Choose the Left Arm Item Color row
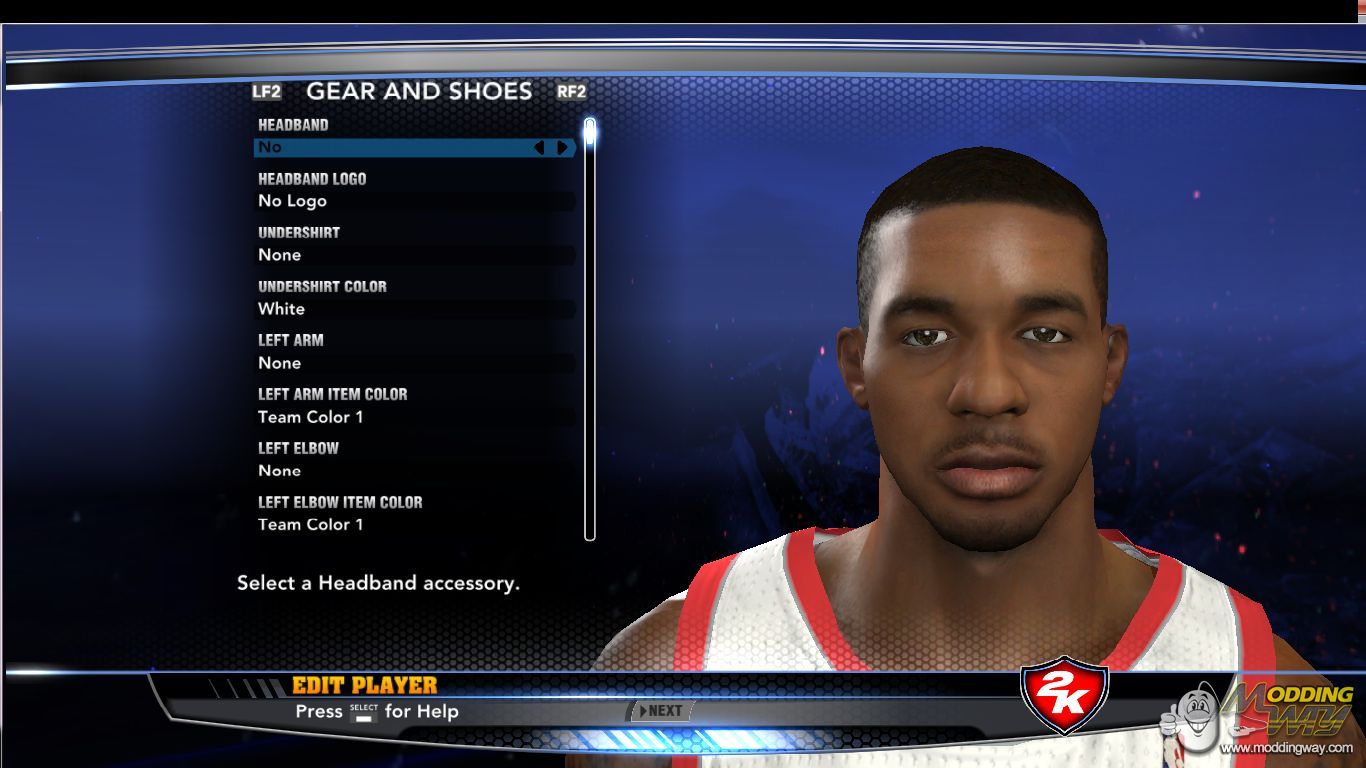Screen dimensions: 1366x768 tap(414, 417)
